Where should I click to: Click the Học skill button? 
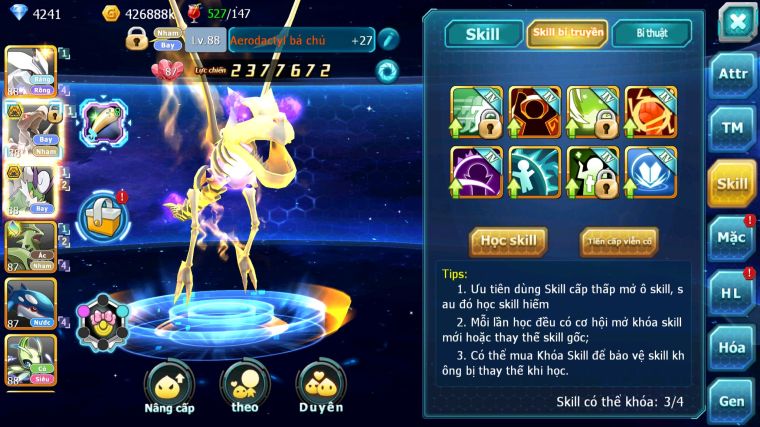tap(508, 241)
